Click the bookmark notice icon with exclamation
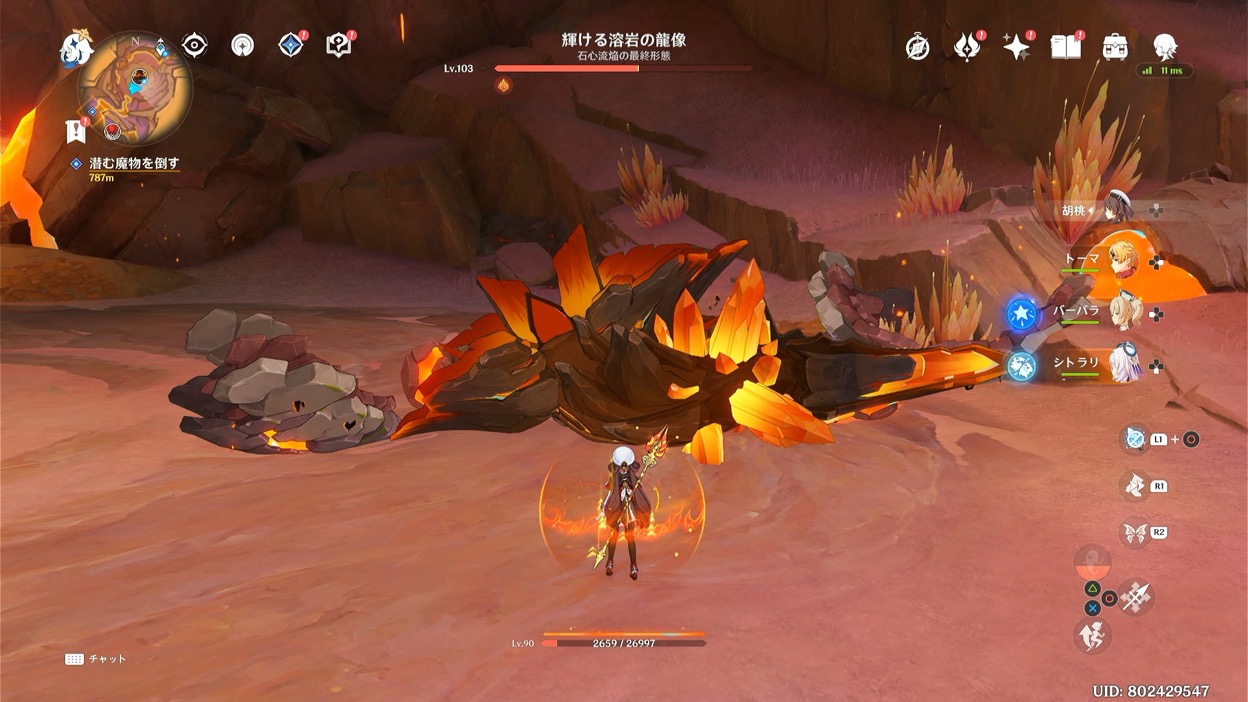The width and height of the screenshot is (1248, 702). 75,130
